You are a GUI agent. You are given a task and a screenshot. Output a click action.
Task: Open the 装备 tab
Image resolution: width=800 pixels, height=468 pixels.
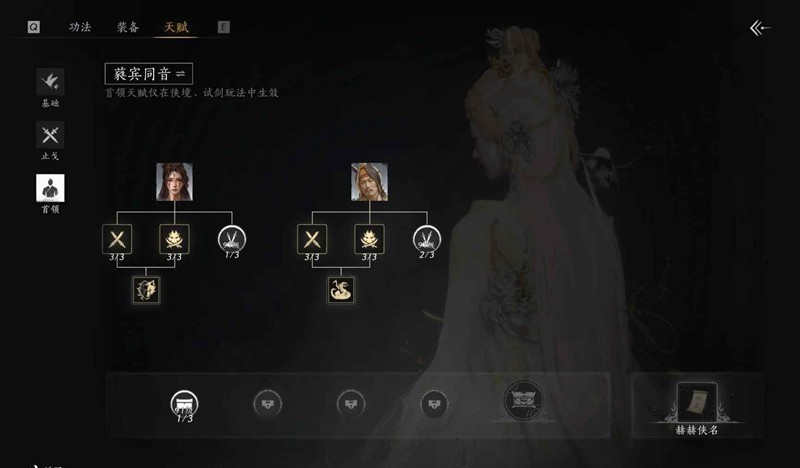[128, 27]
